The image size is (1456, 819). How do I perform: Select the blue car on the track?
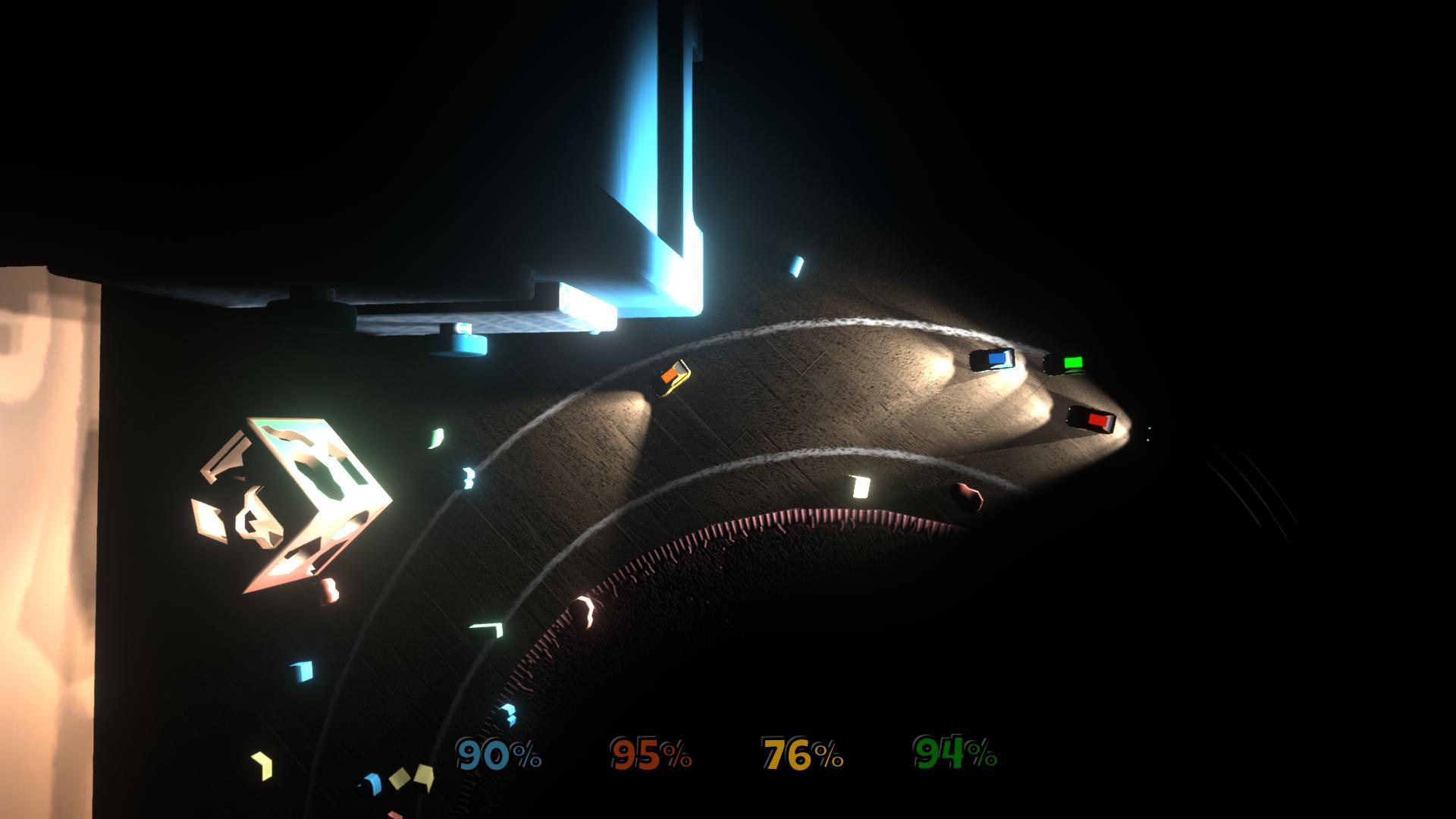(993, 357)
